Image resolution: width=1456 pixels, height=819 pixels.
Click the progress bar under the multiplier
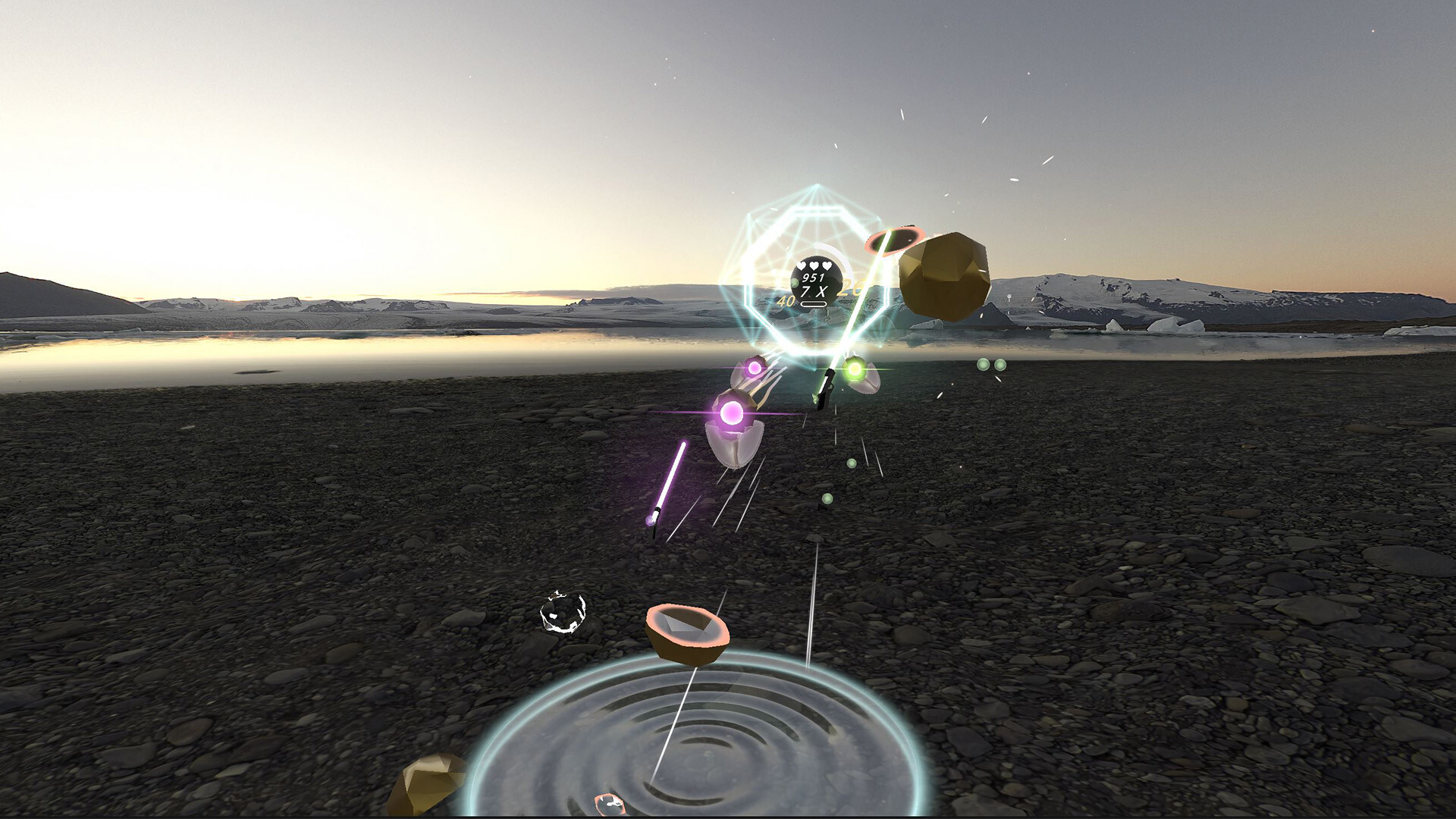814,304
